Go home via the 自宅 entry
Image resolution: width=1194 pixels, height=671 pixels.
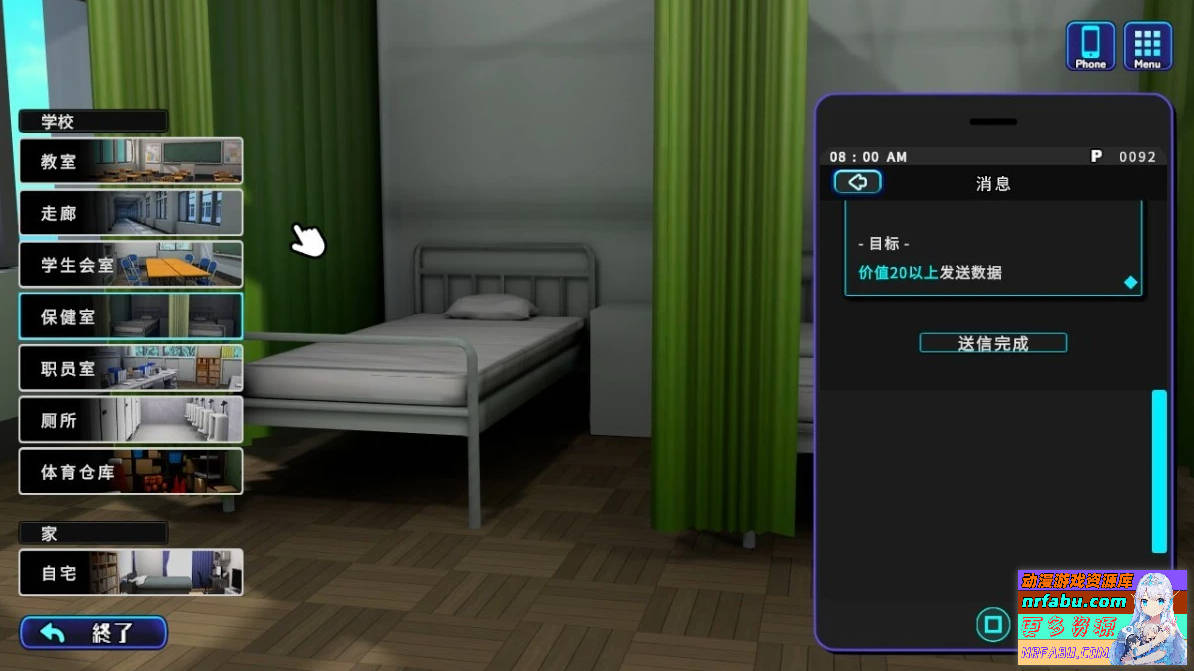click(x=131, y=572)
